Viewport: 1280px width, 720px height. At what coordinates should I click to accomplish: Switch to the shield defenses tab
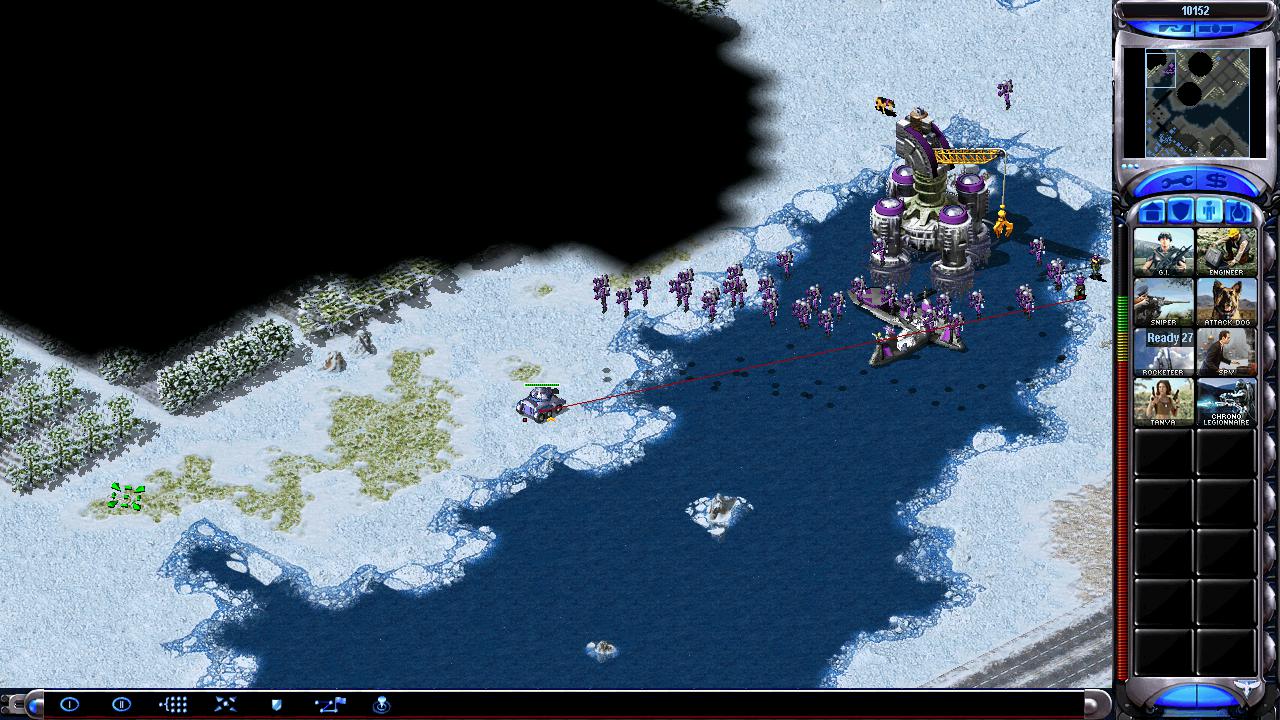point(1181,212)
